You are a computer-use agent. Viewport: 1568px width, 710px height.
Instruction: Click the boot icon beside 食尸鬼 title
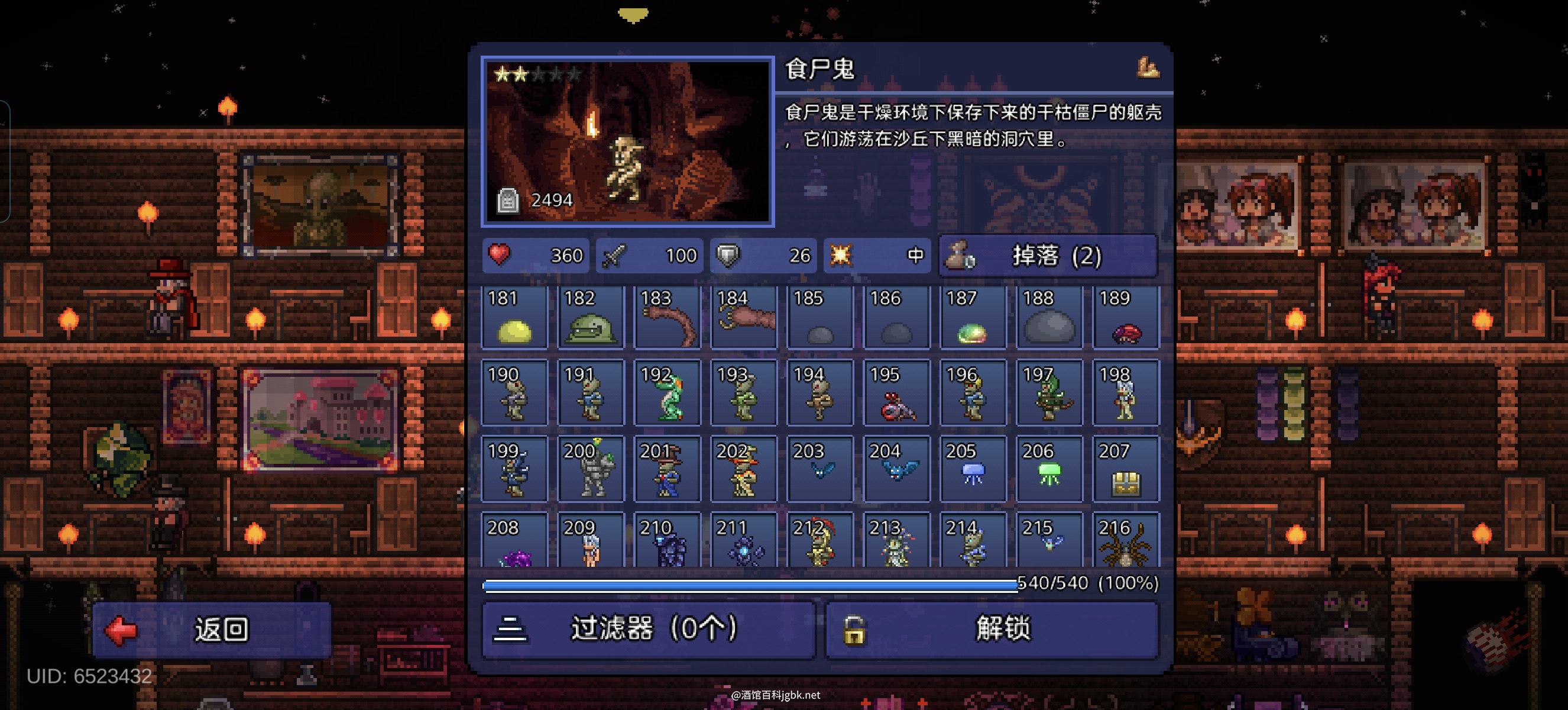[1148, 68]
